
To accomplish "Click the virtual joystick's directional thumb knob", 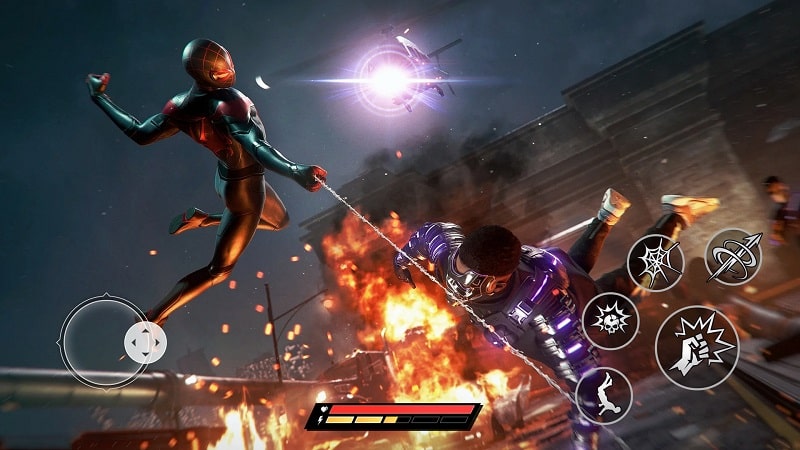I will coord(145,344).
